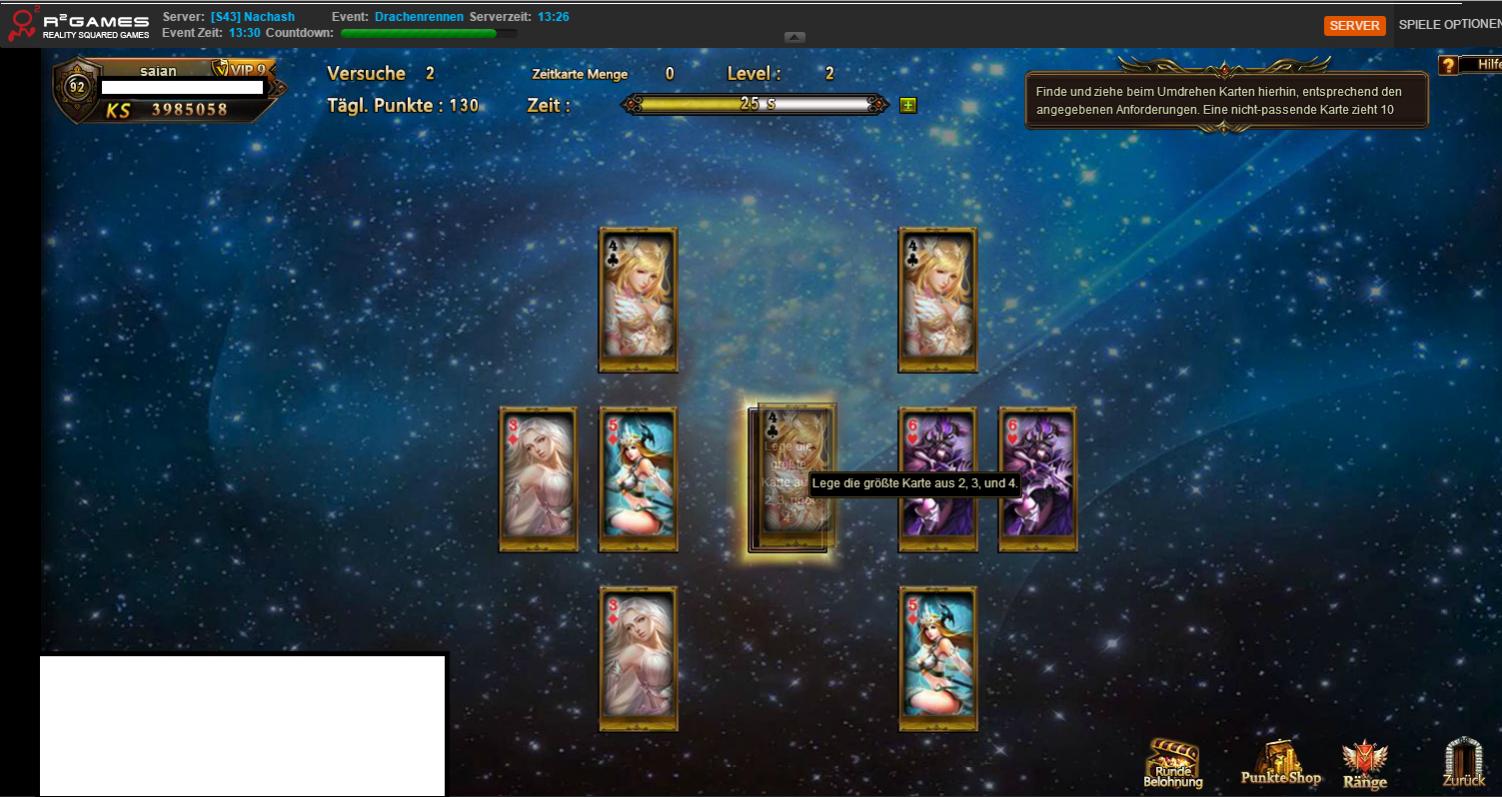Open the Hilfe help panel
This screenshot has height=797, width=1502.
[1470, 65]
